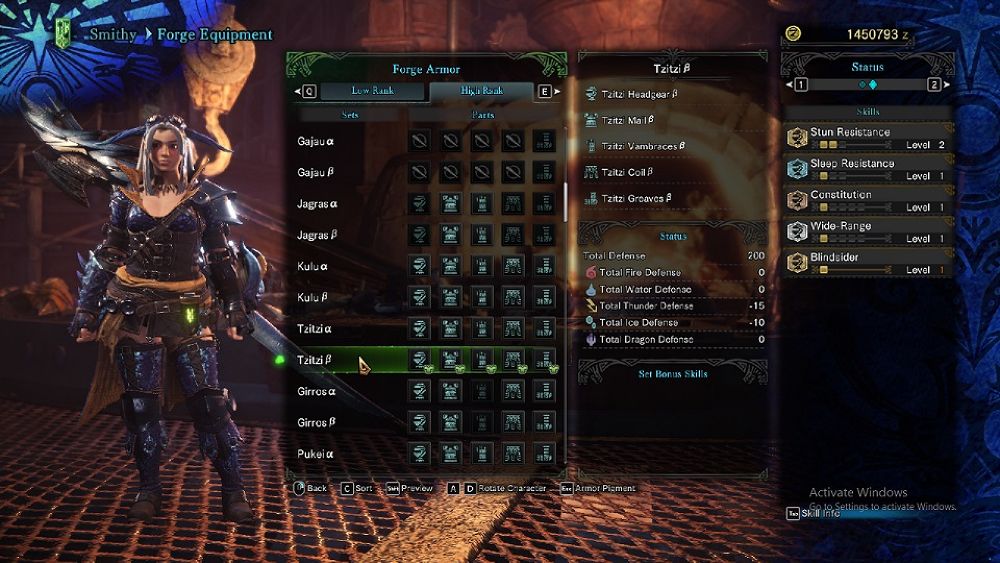Screen dimensions: 1000x563
Task: Click the Tzitzi Coil β entry
Action: tap(629, 172)
